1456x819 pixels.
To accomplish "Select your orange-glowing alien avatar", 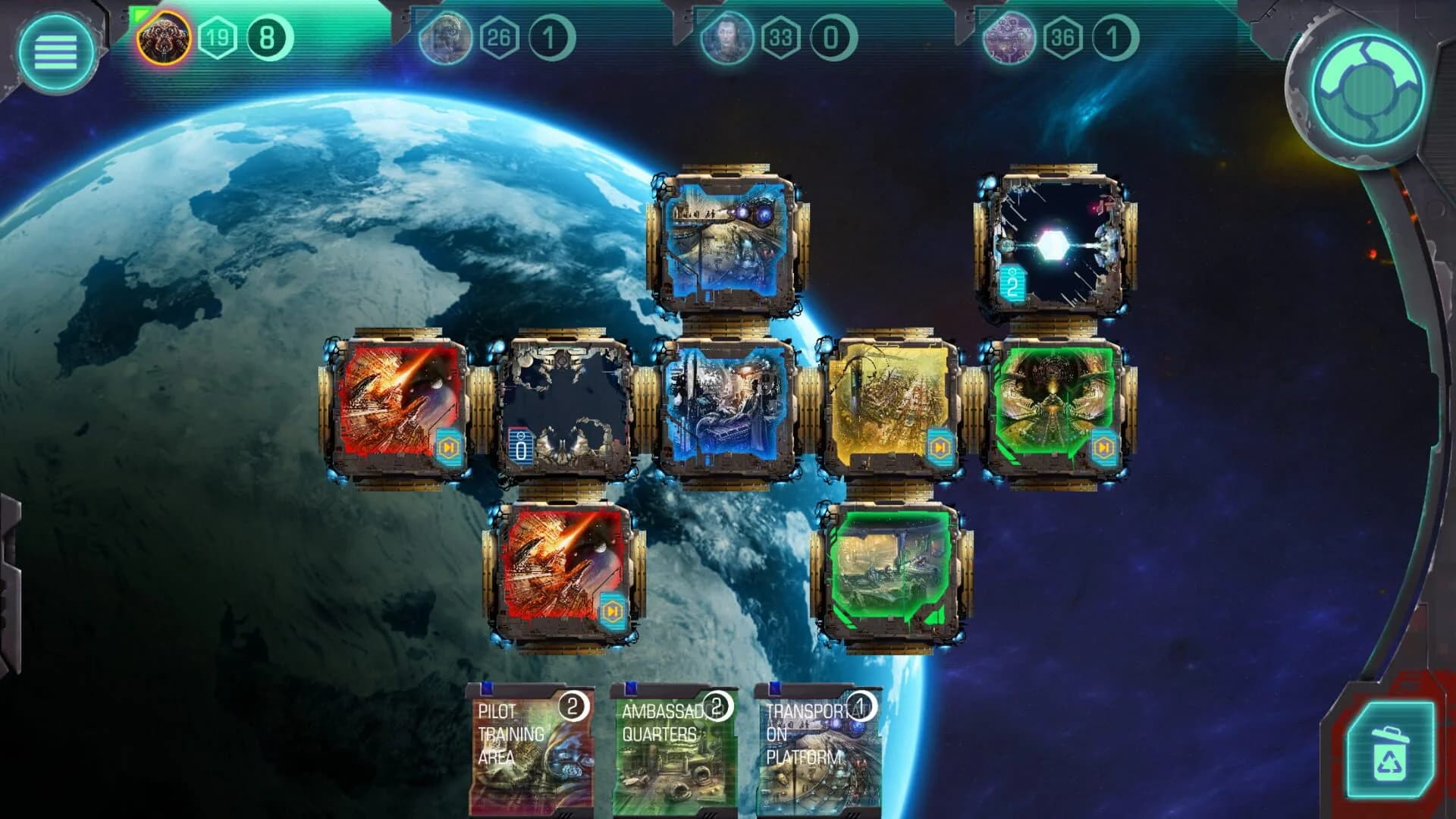I will click(166, 36).
